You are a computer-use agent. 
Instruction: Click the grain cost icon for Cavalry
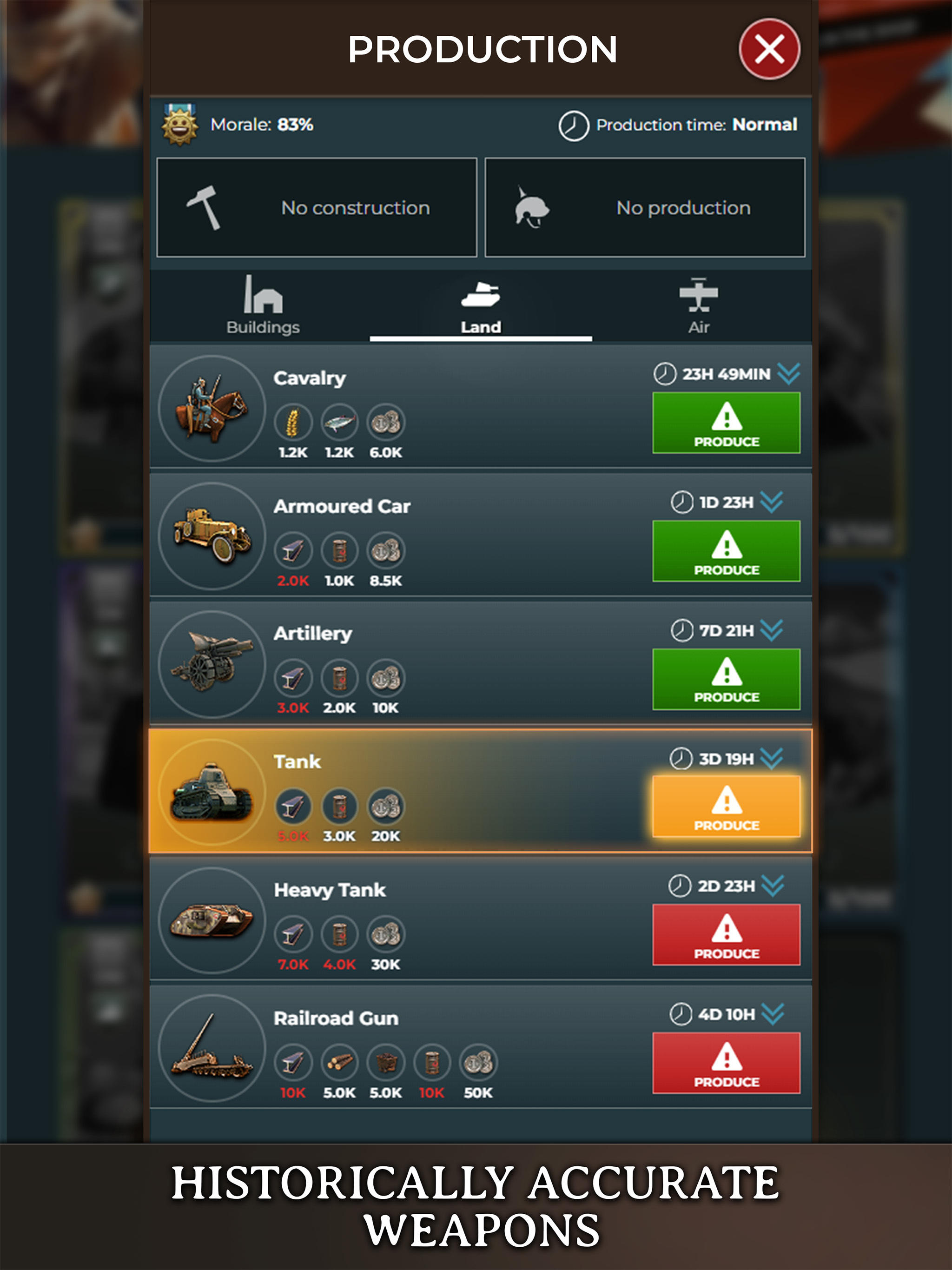click(293, 422)
